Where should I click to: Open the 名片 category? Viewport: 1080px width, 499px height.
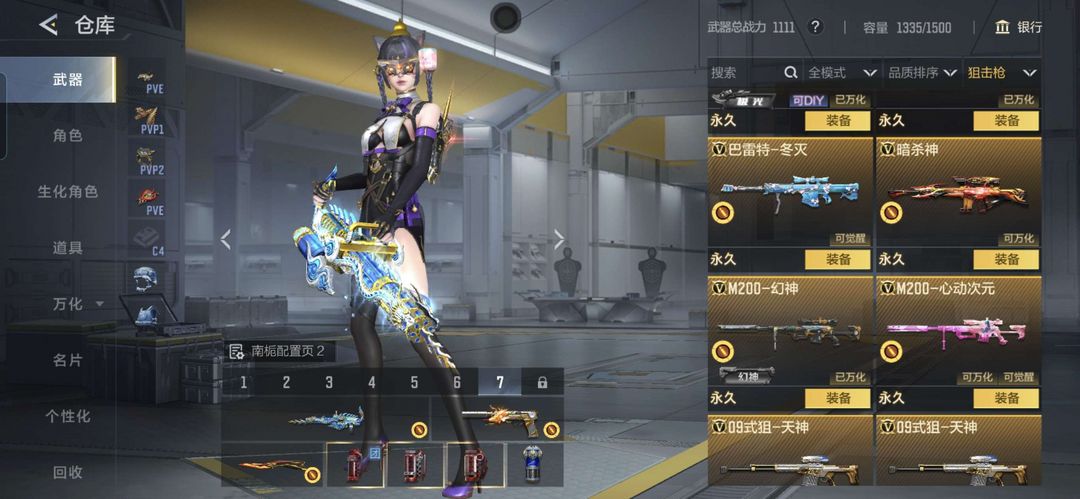point(68,359)
